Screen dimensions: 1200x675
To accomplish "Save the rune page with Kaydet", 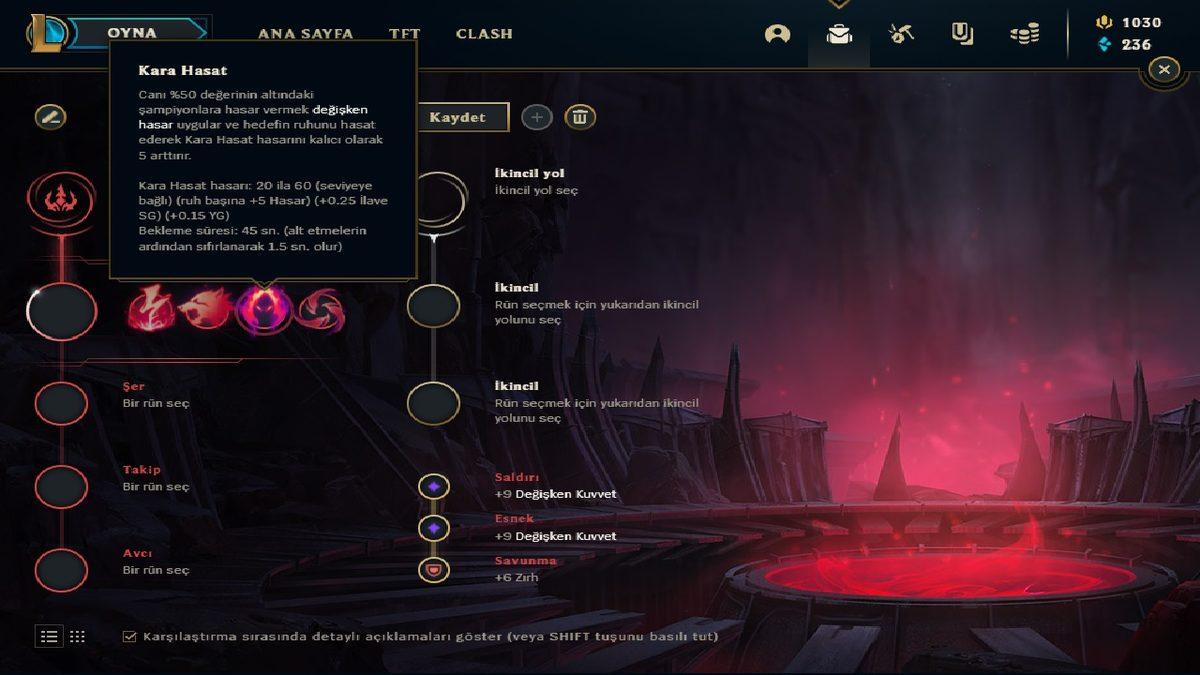I will pyautogui.click(x=458, y=117).
